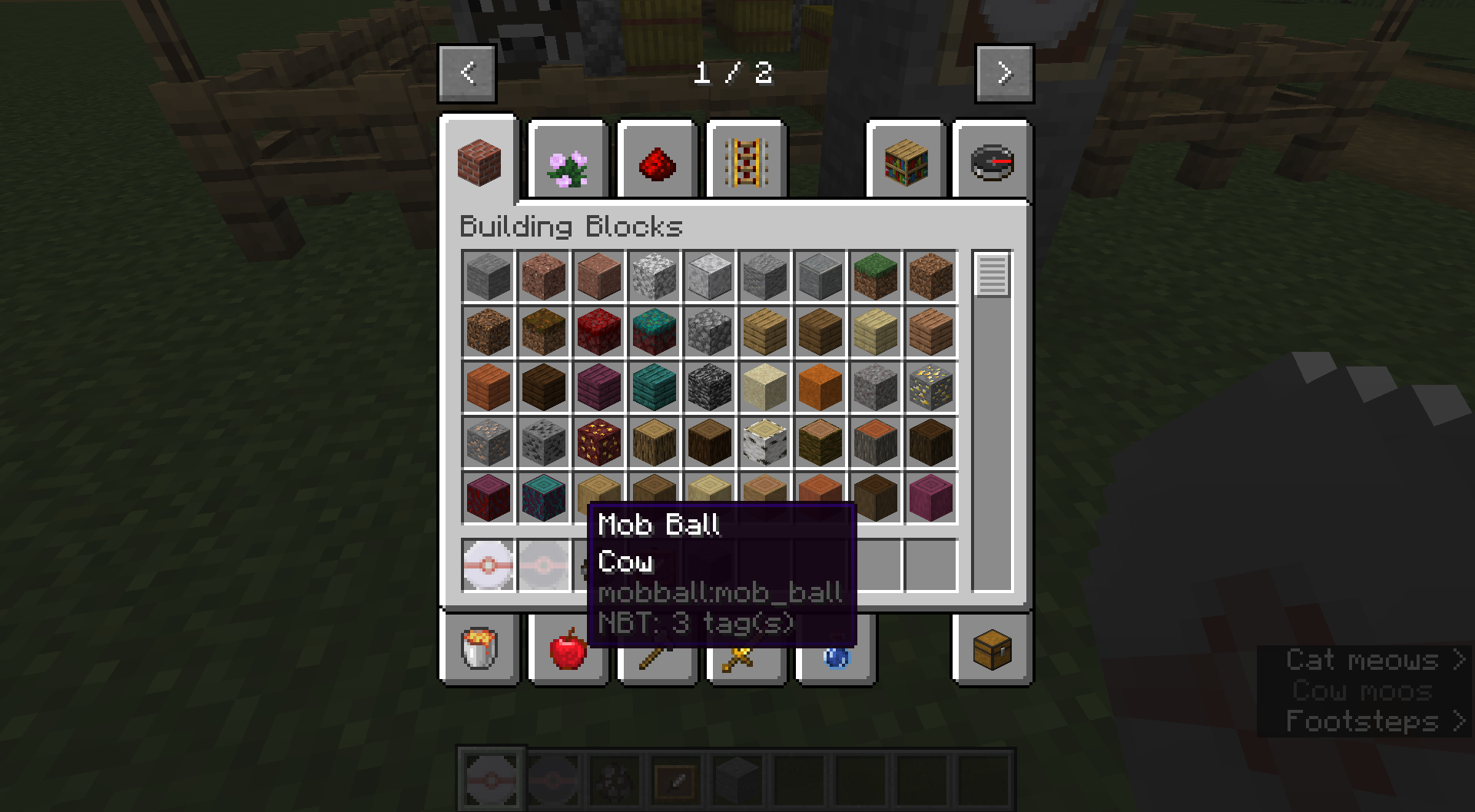Select the stone block in the top-left slot
Viewport: 1475px width, 812px height.
pos(487,277)
